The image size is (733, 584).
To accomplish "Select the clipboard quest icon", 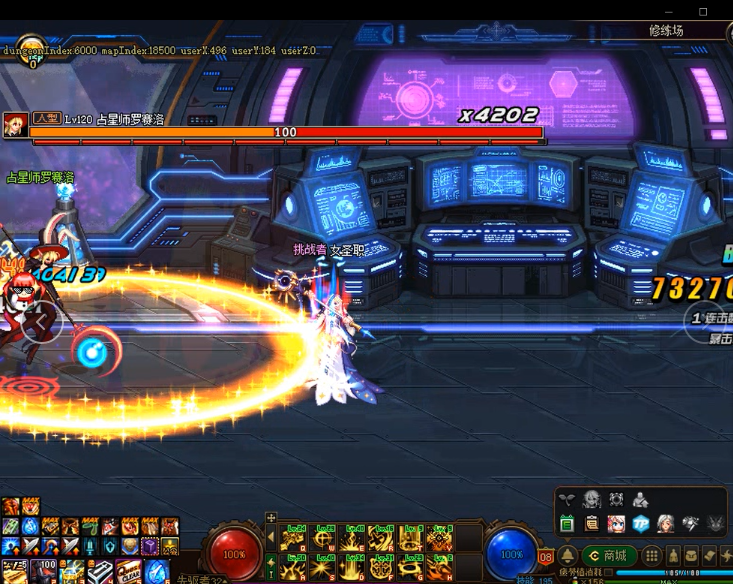I will pyautogui.click(x=592, y=524).
